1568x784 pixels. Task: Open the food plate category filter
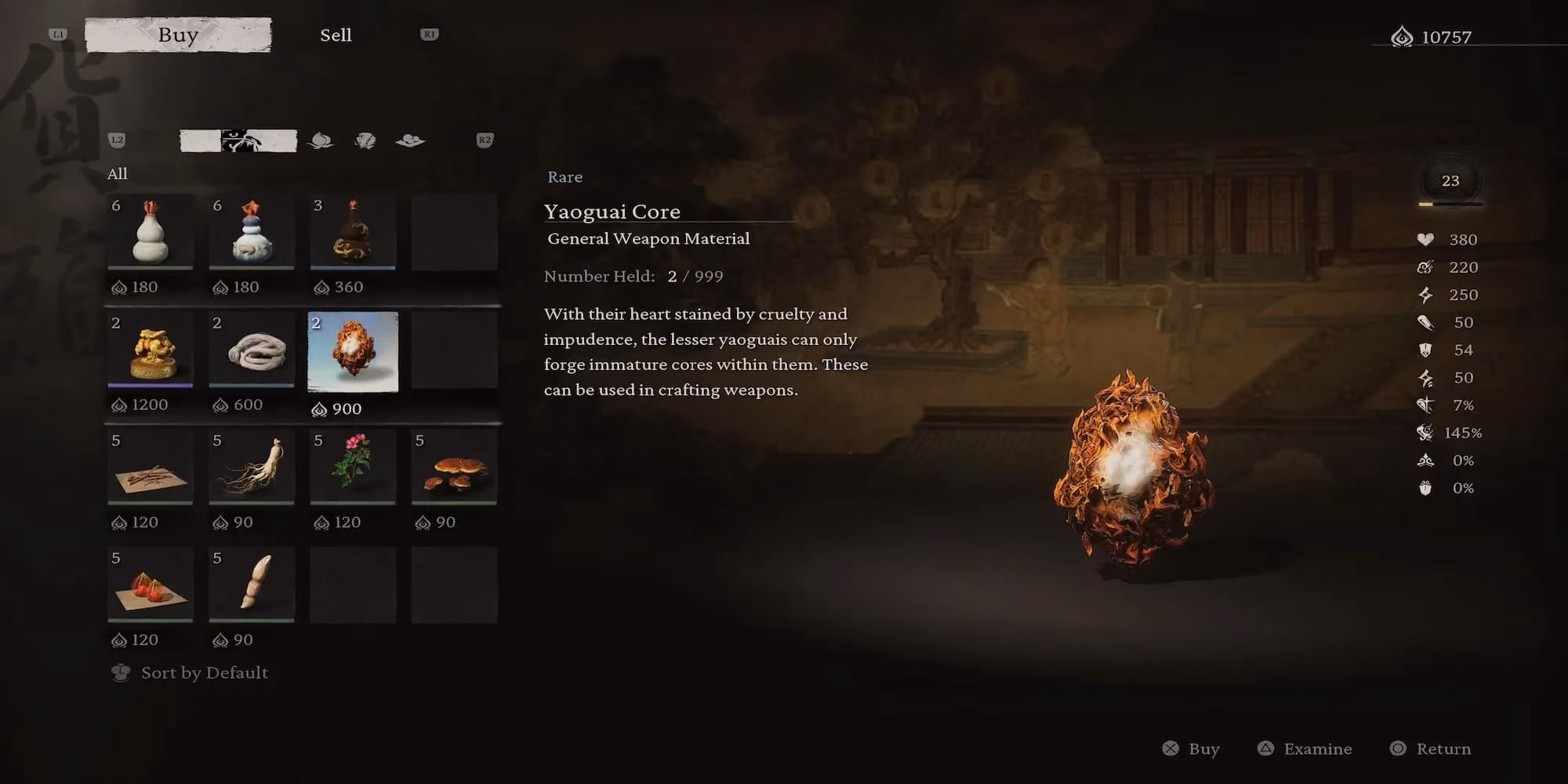[412, 141]
